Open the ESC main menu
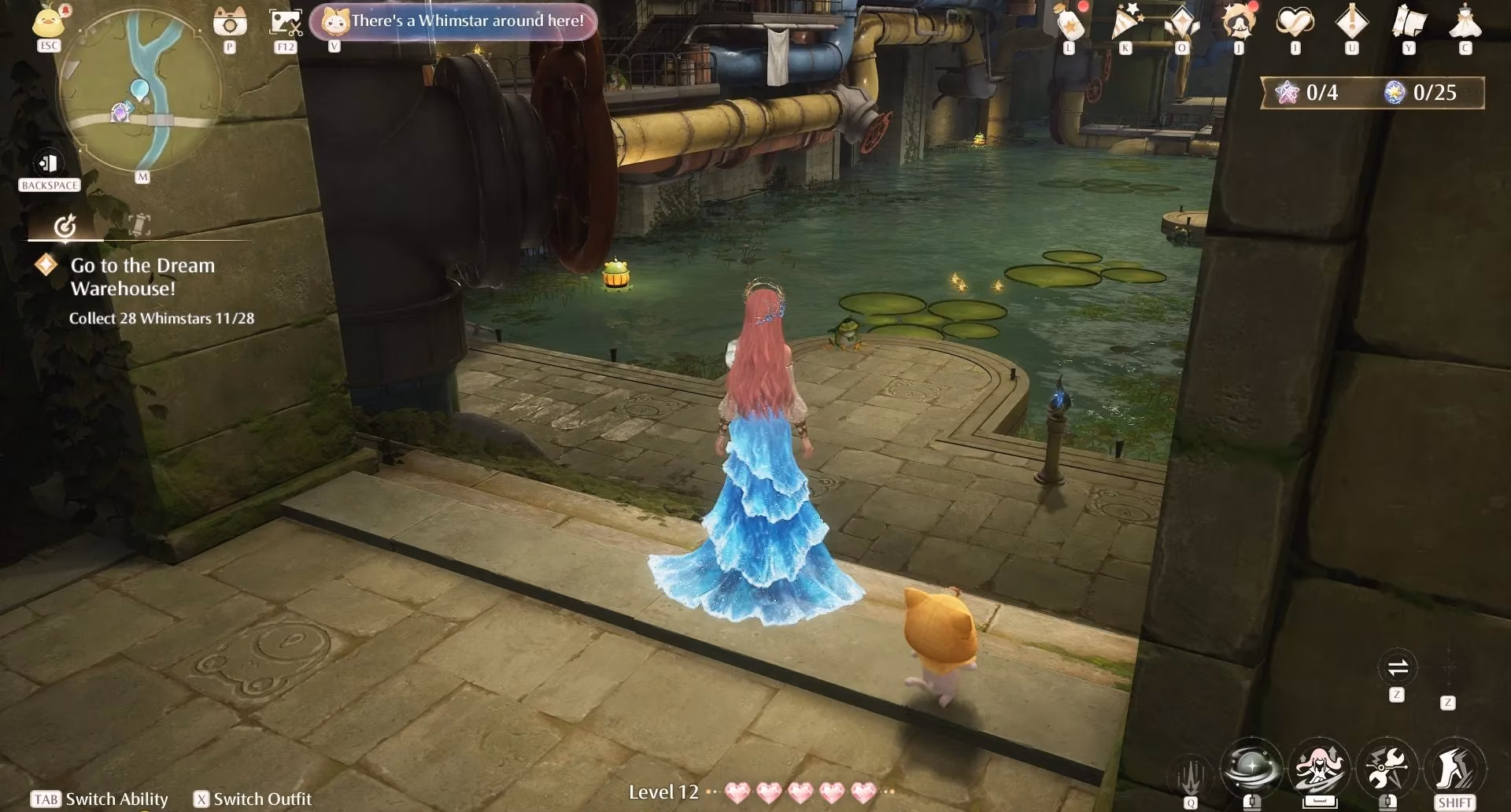1511x812 pixels. pos(49,24)
